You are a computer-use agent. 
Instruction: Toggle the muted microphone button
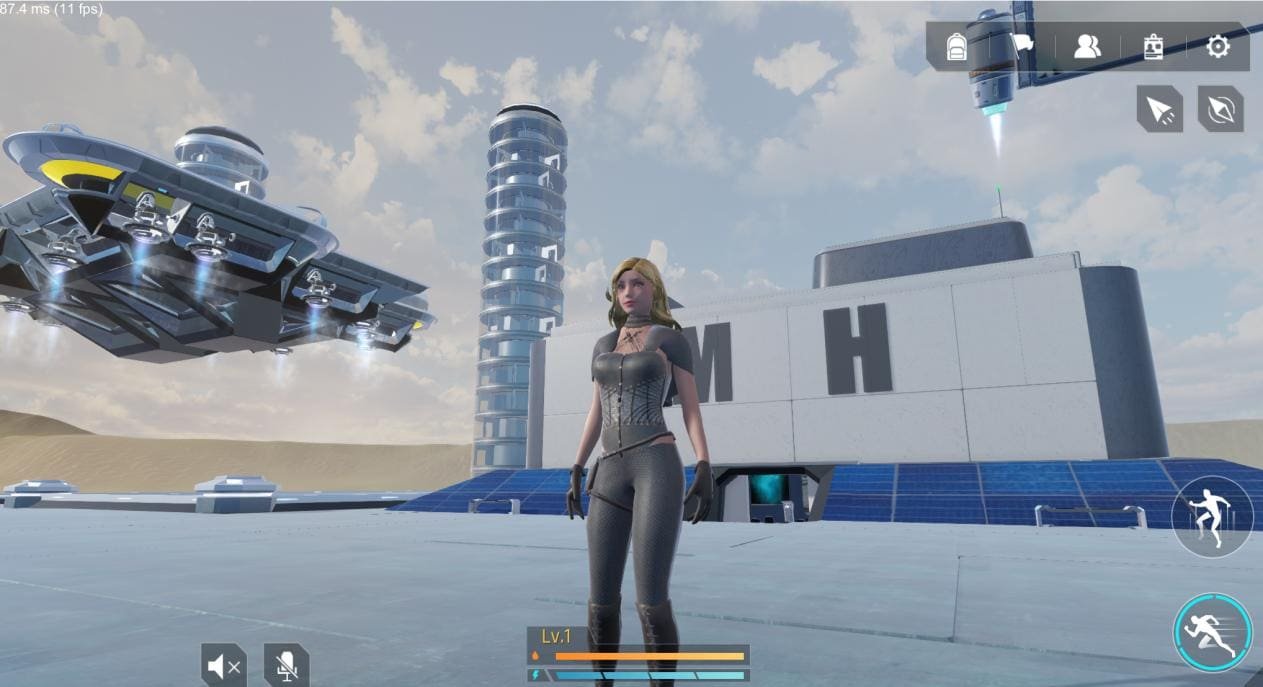click(x=287, y=665)
